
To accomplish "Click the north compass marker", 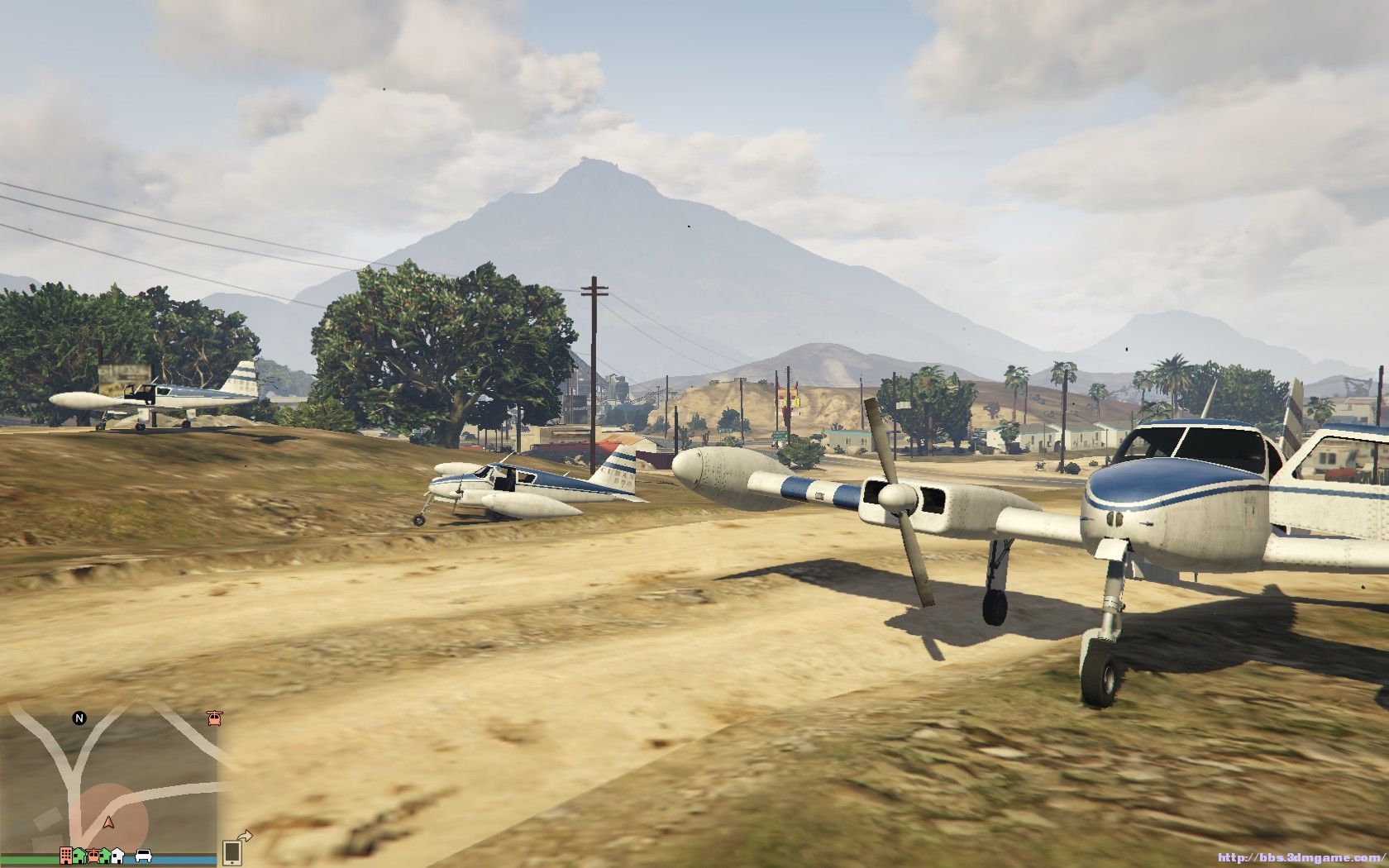I will [79, 718].
